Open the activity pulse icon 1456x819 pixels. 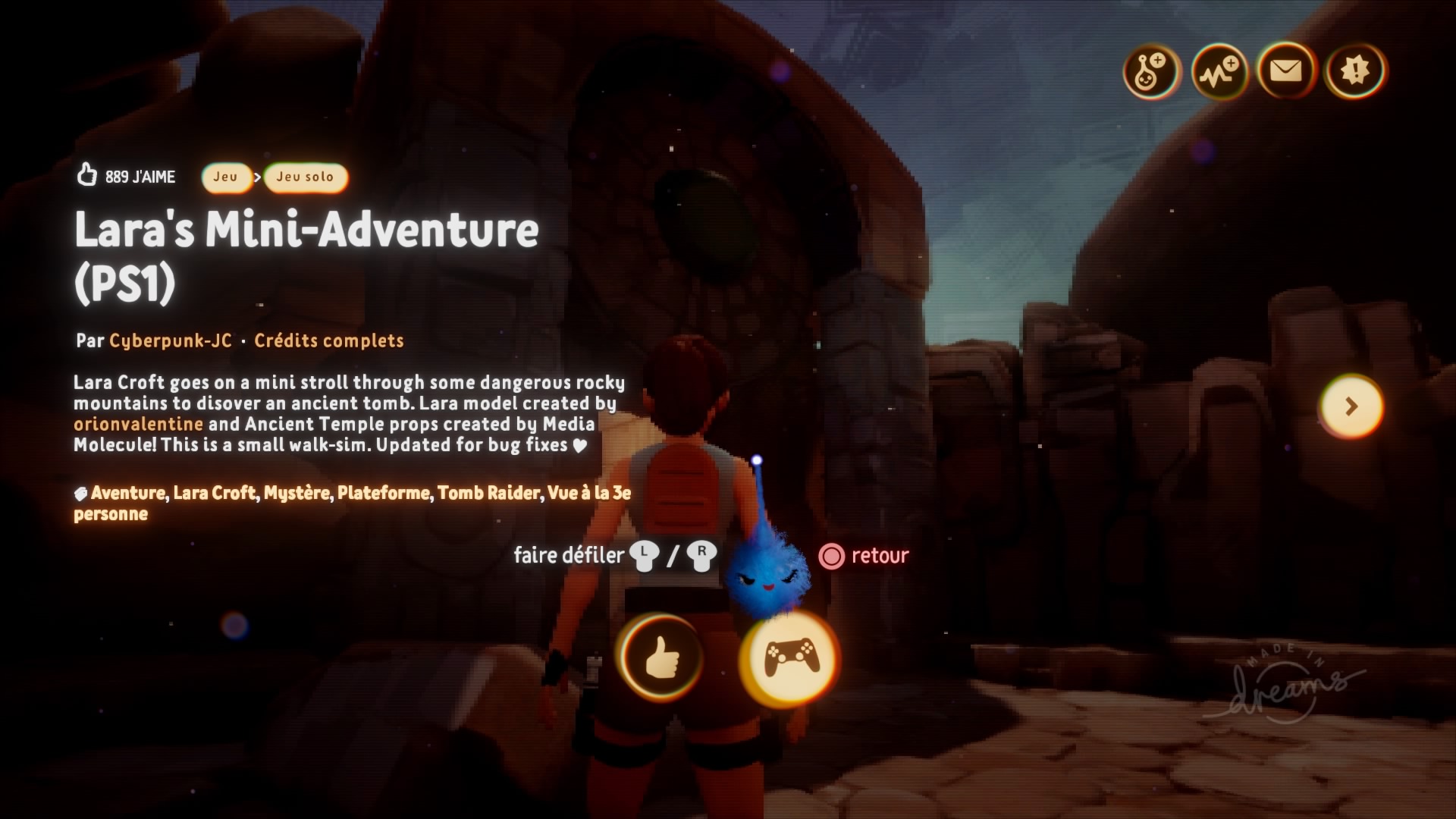(1219, 72)
